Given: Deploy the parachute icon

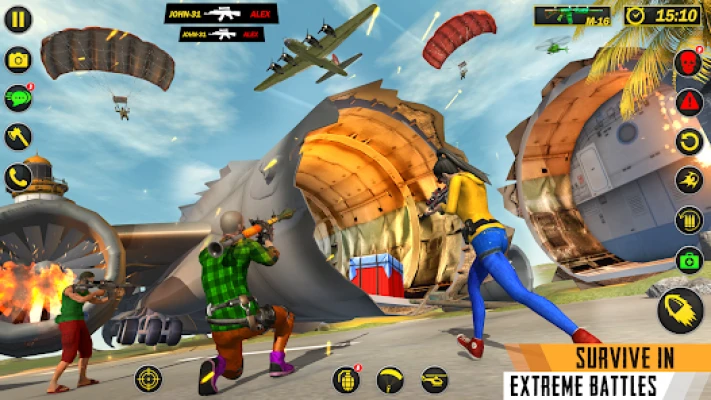Looking at the screenshot, I should pyautogui.click(x=390, y=379).
